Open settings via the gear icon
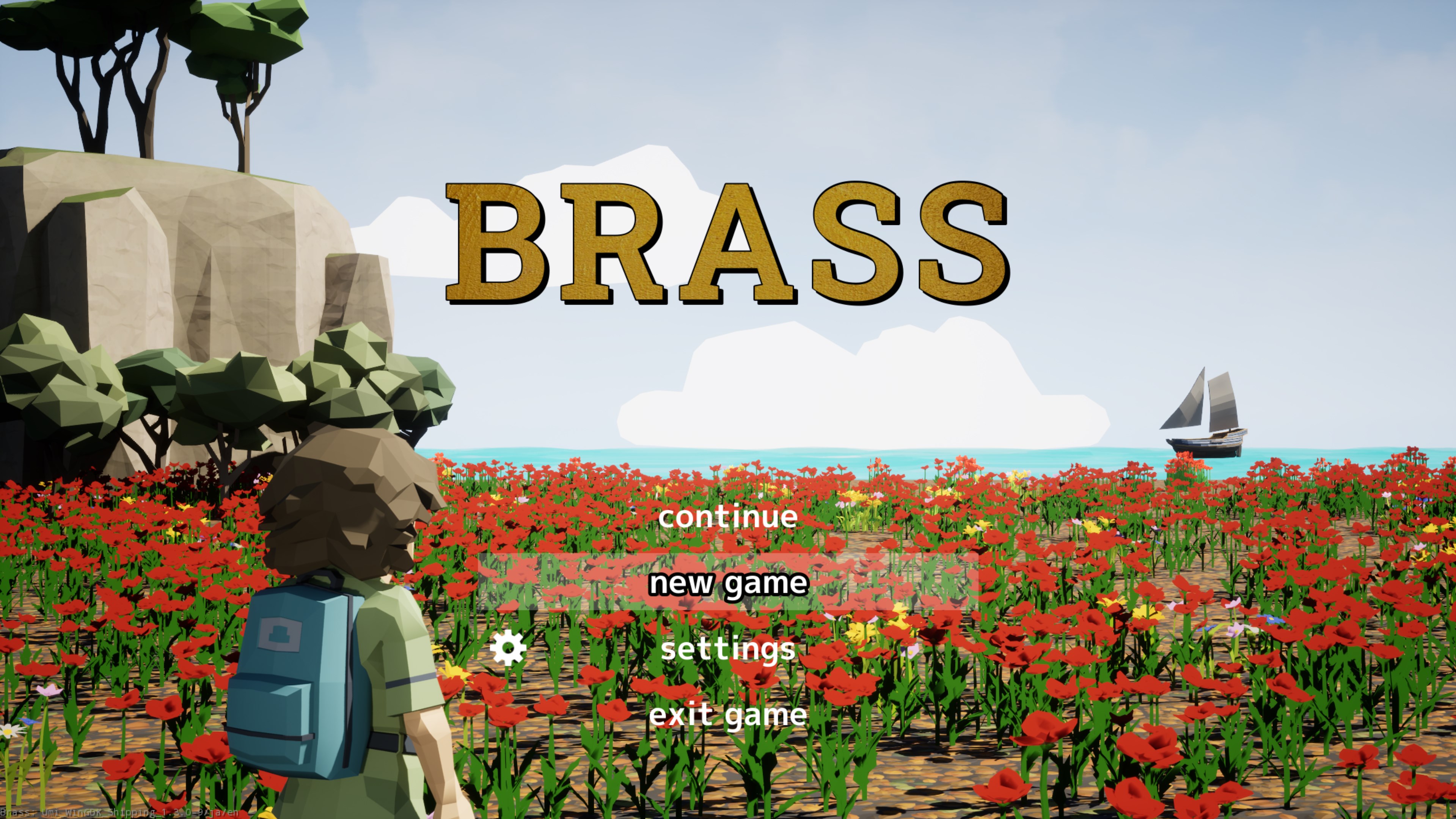The image size is (1456, 819). point(508,648)
